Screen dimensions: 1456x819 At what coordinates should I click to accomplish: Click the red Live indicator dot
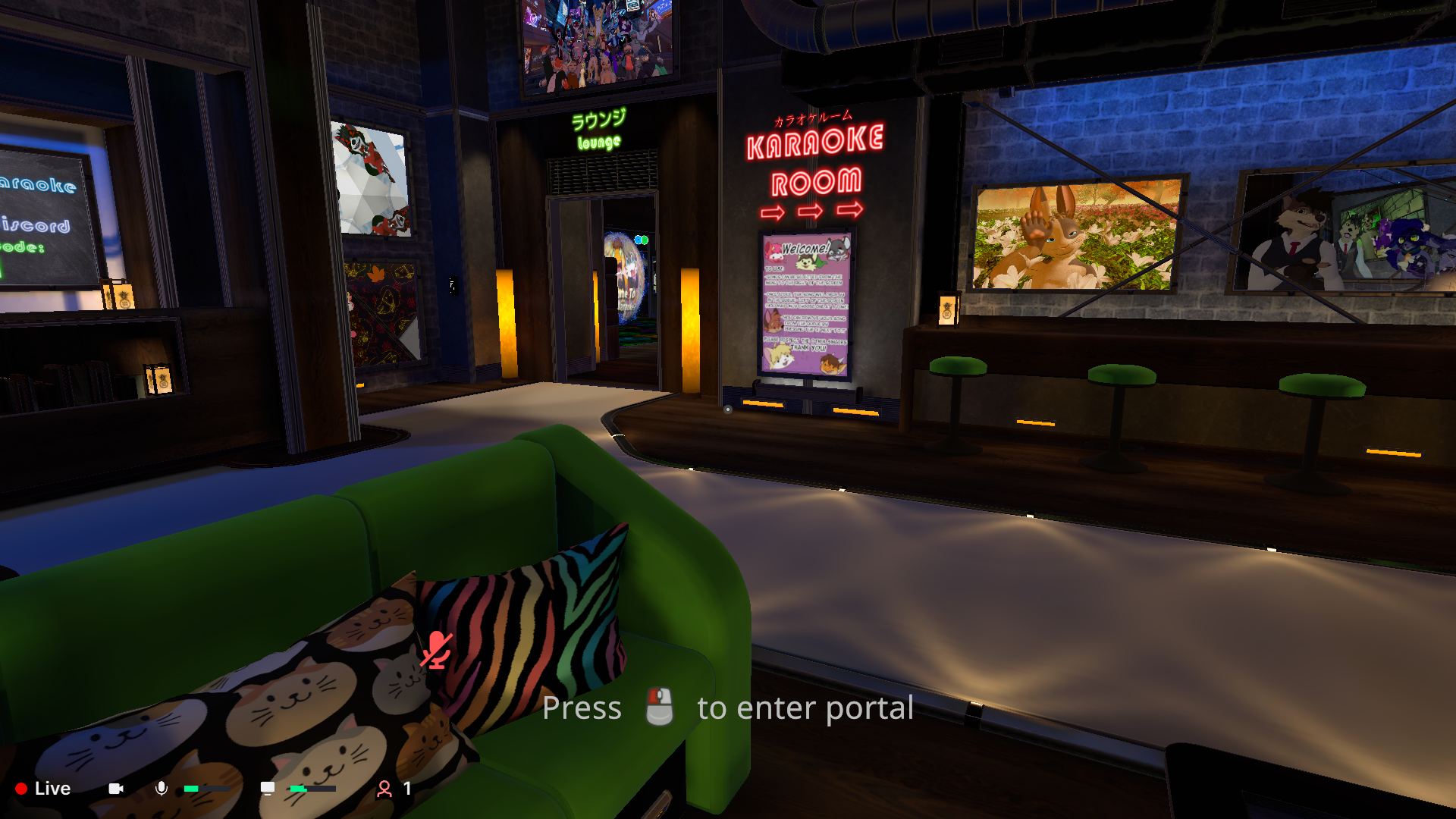pos(21,789)
